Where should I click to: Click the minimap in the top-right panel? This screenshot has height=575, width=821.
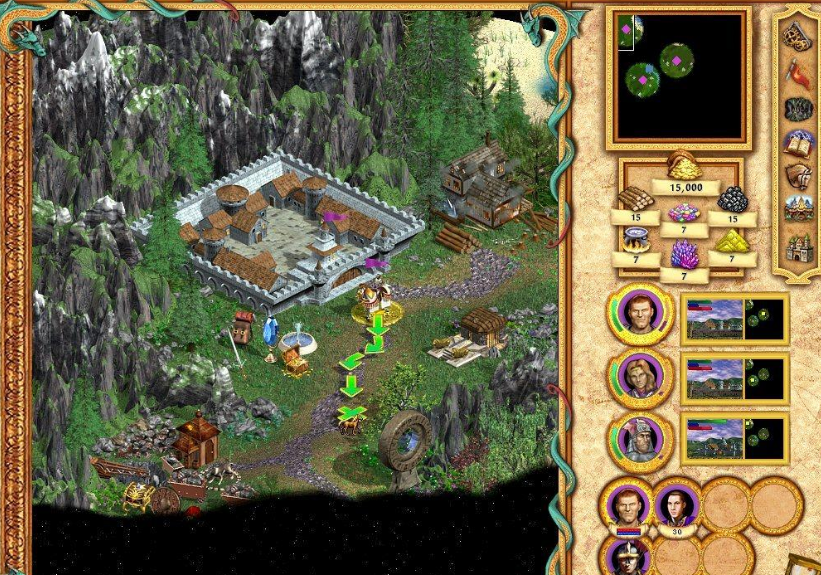[x=679, y=77]
